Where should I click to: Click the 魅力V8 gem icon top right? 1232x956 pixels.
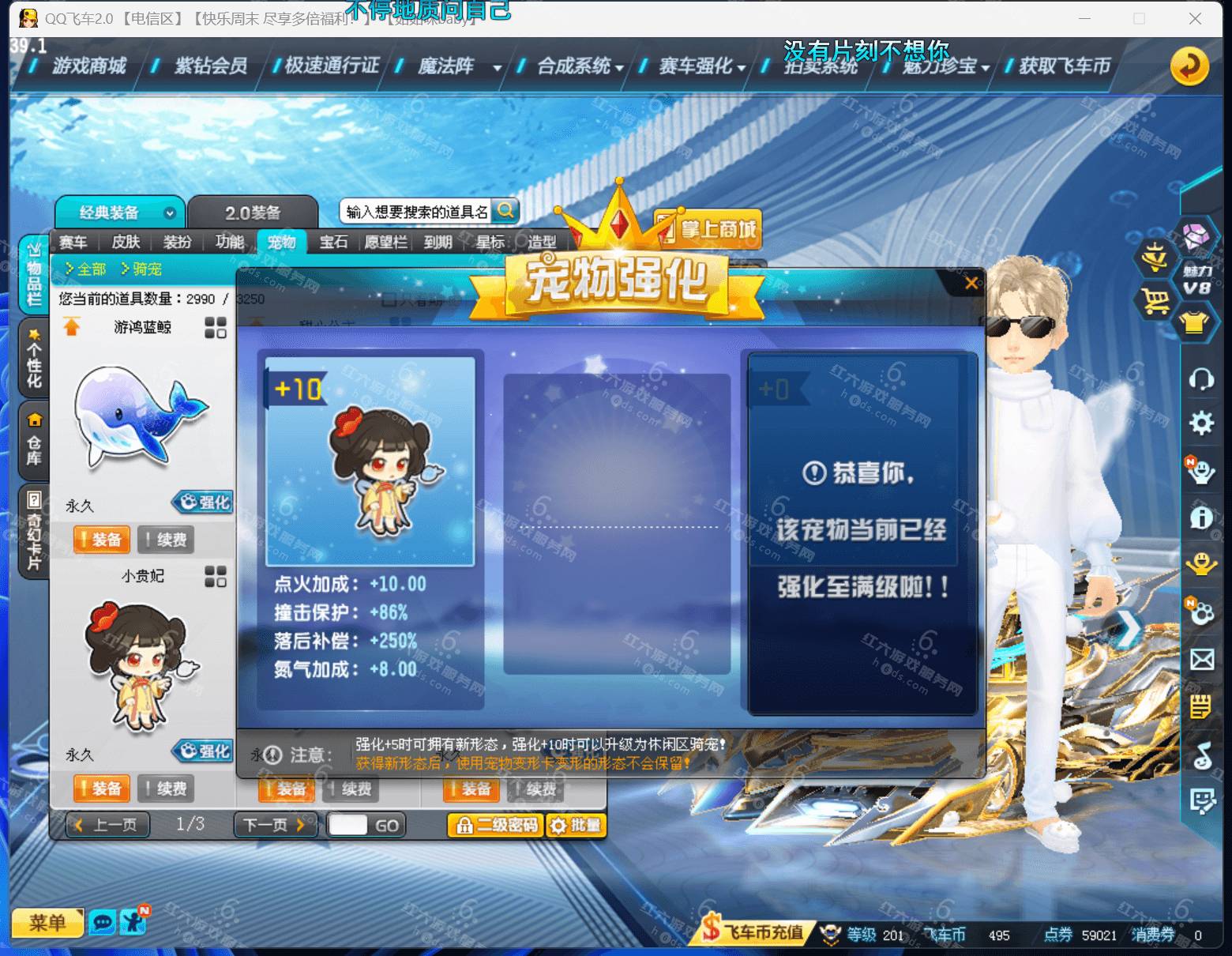point(1194,239)
